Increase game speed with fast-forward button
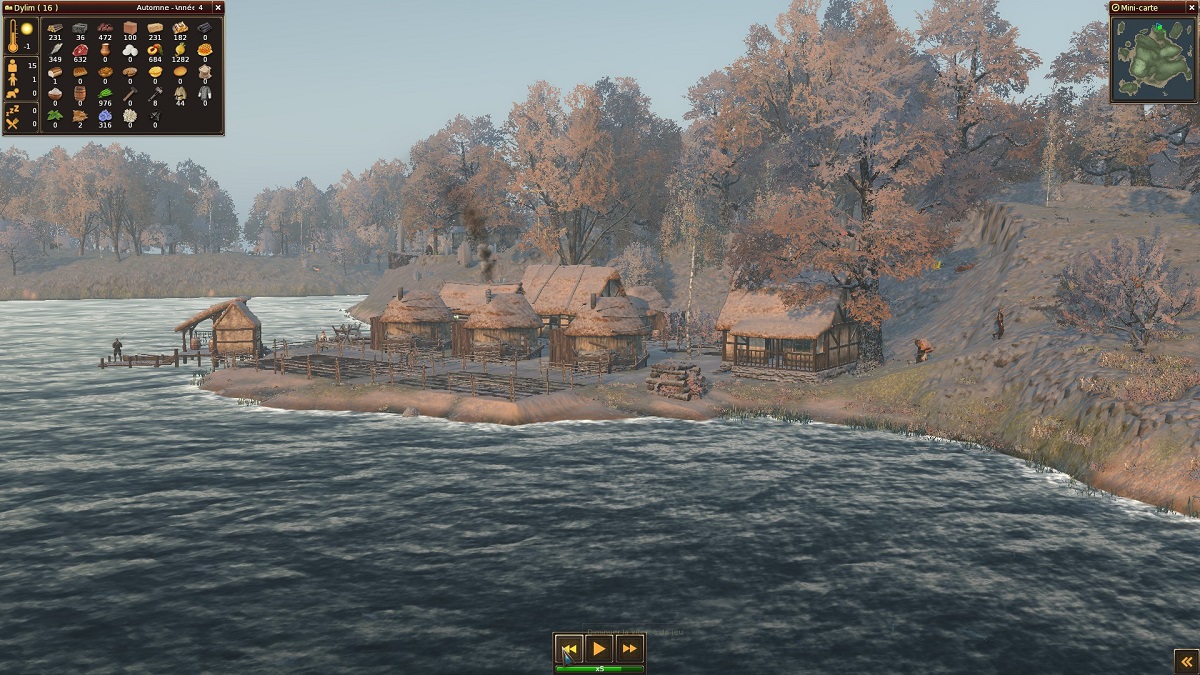1200x675 pixels. pos(629,649)
